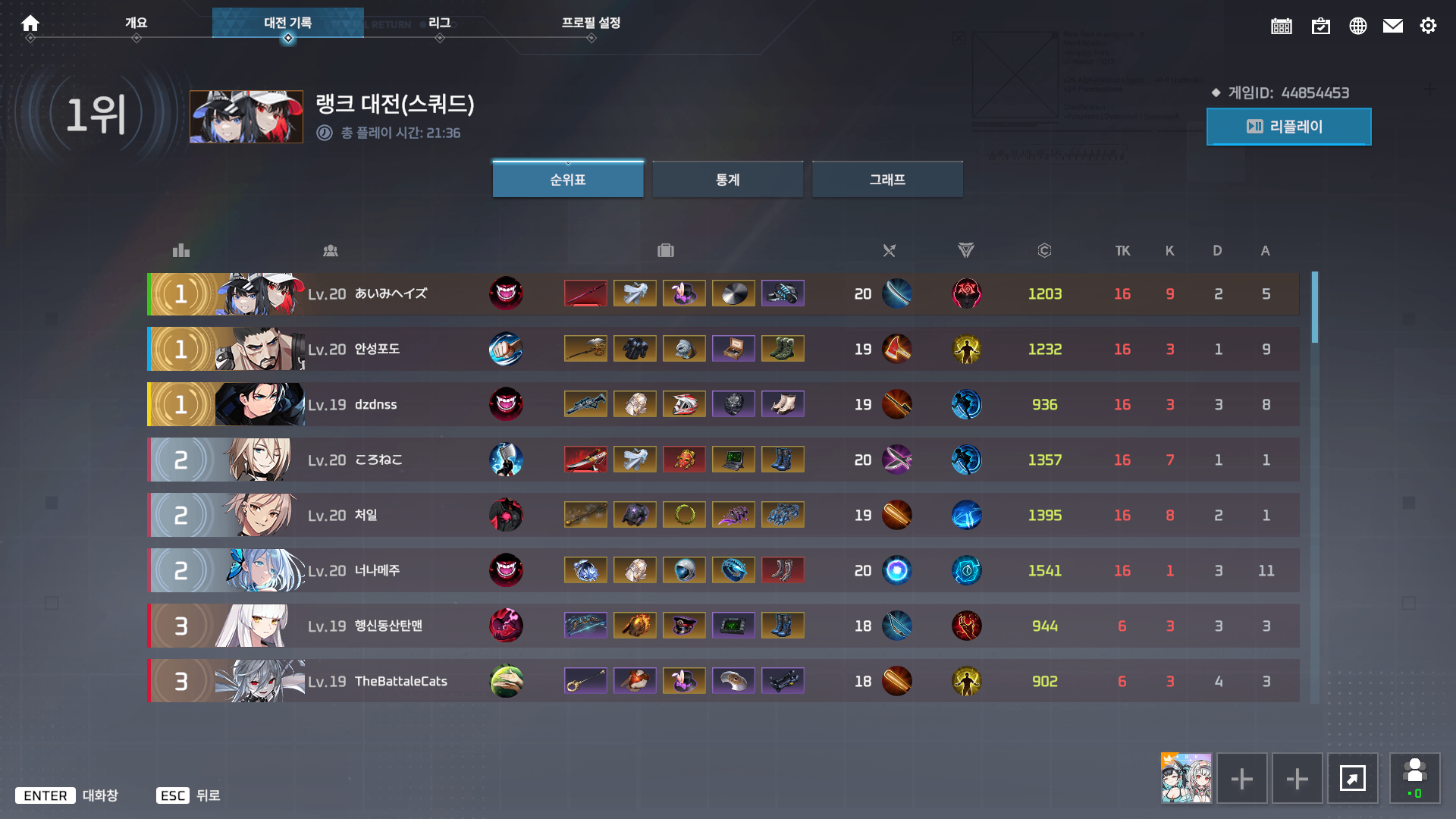1456x819 pixels.
Task: Click the spectator count icon at bottom right
Action: click(x=1415, y=778)
